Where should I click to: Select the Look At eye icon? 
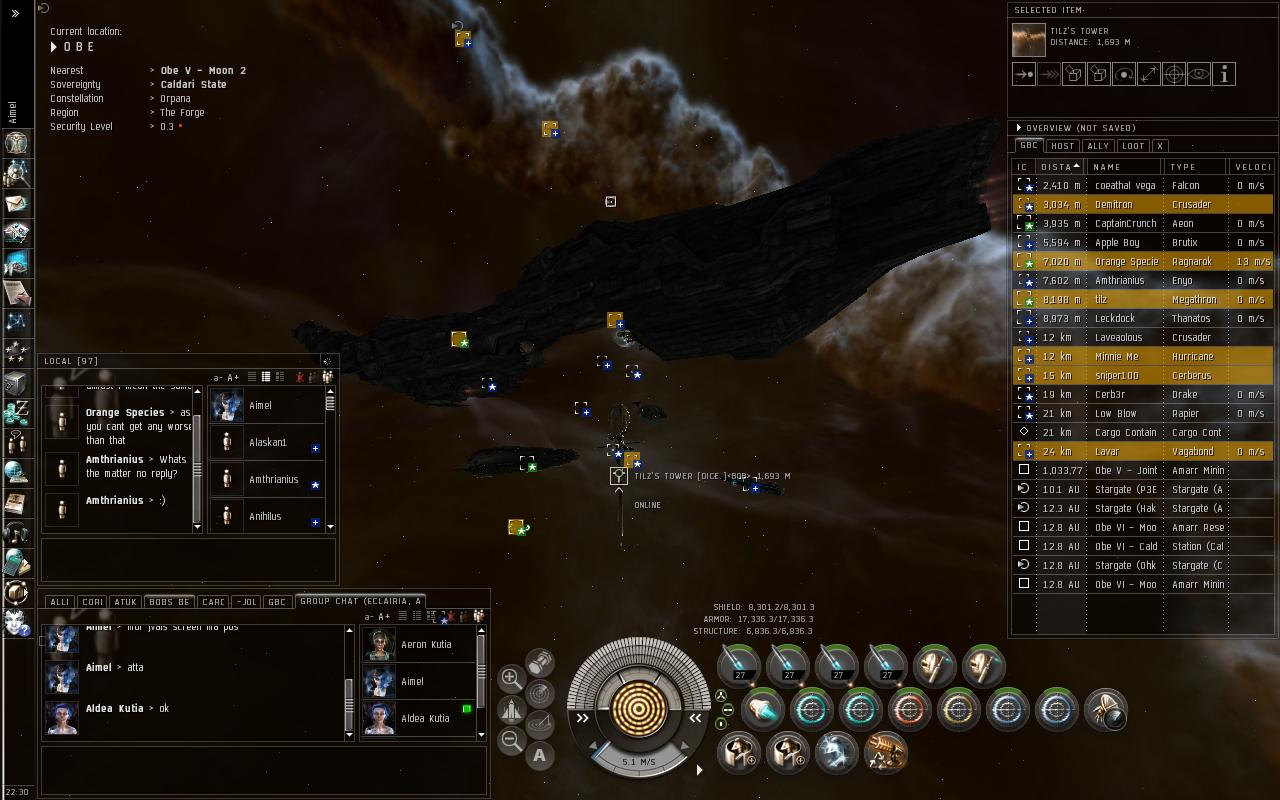[x=1199, y=74]
